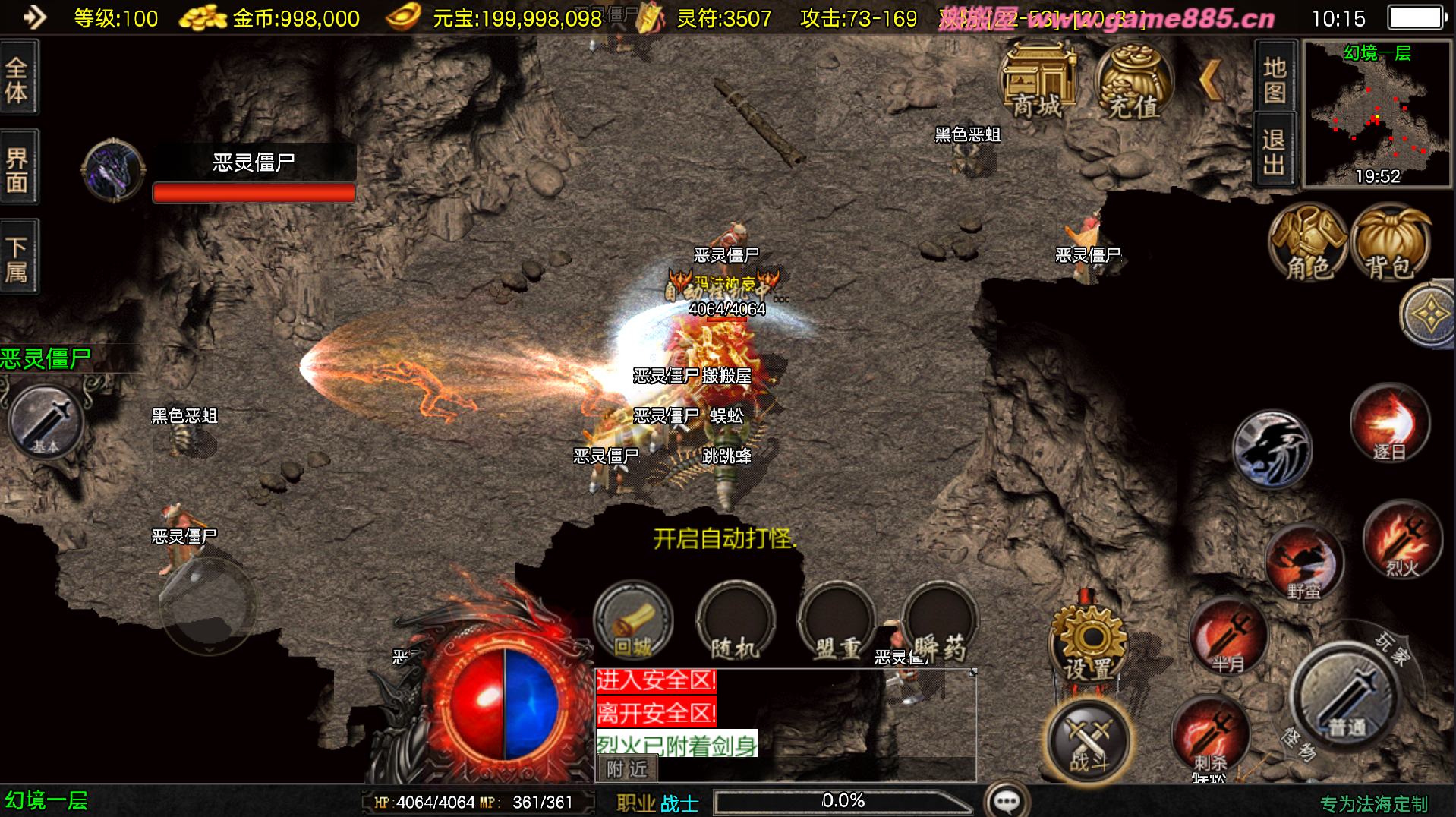Open the 角色 character sheet
Image resolution: width=1456 pixels, height=817 pixels.
[x=1308, y=243]
